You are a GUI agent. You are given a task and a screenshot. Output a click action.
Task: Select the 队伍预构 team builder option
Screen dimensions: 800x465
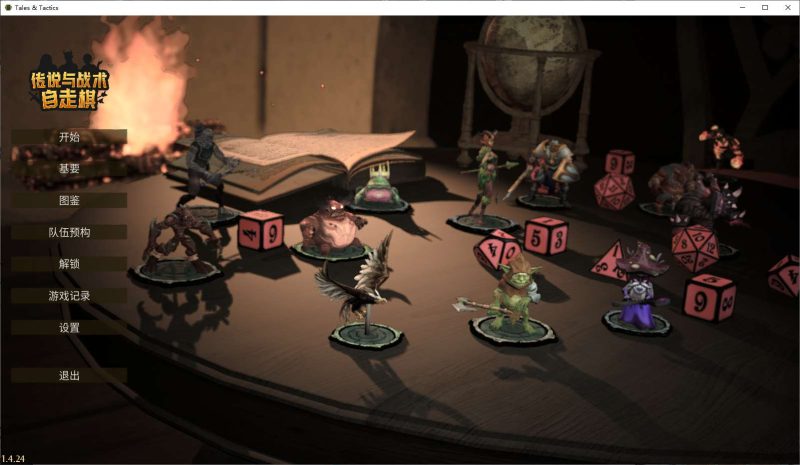(69, 232)
